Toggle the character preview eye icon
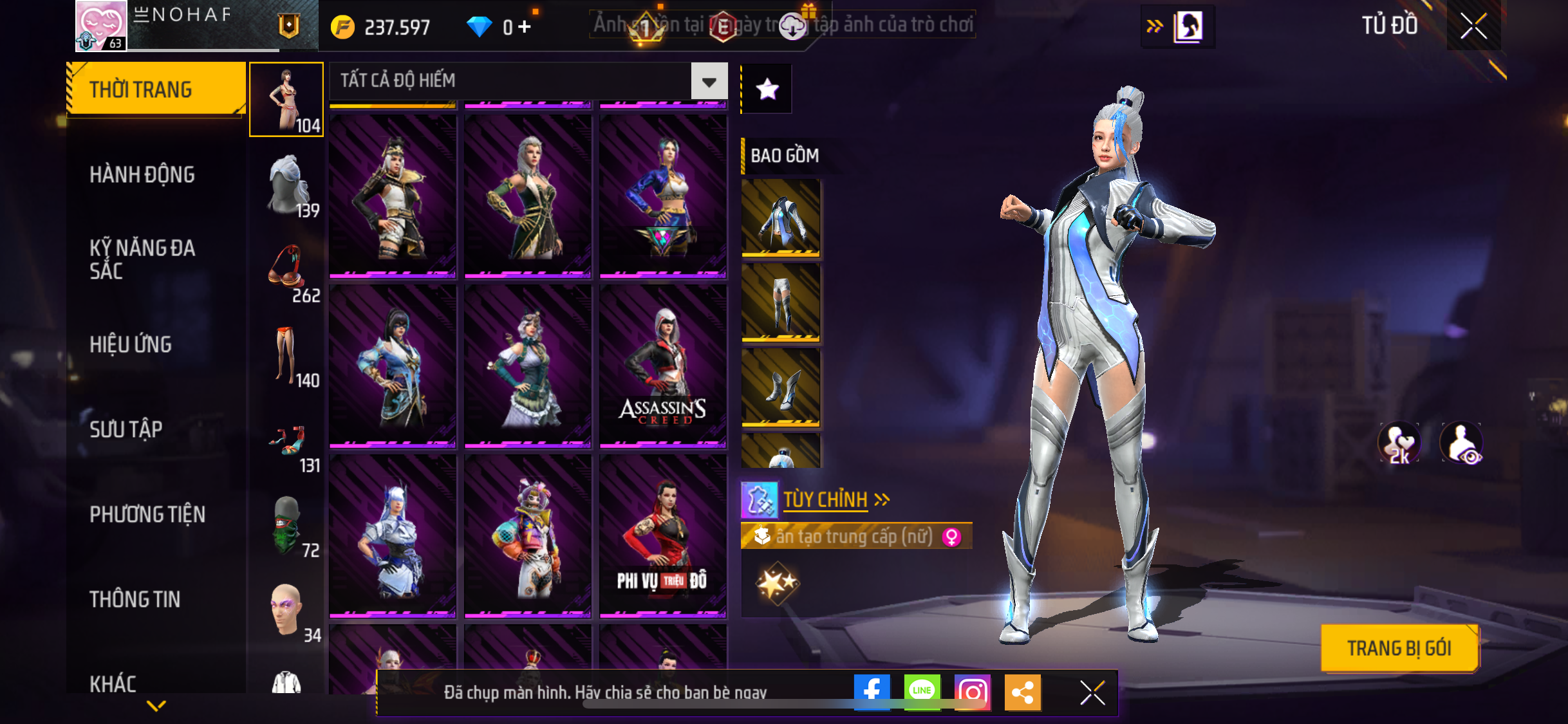Screen dimensions: 1568x724 click(1462, 443)
